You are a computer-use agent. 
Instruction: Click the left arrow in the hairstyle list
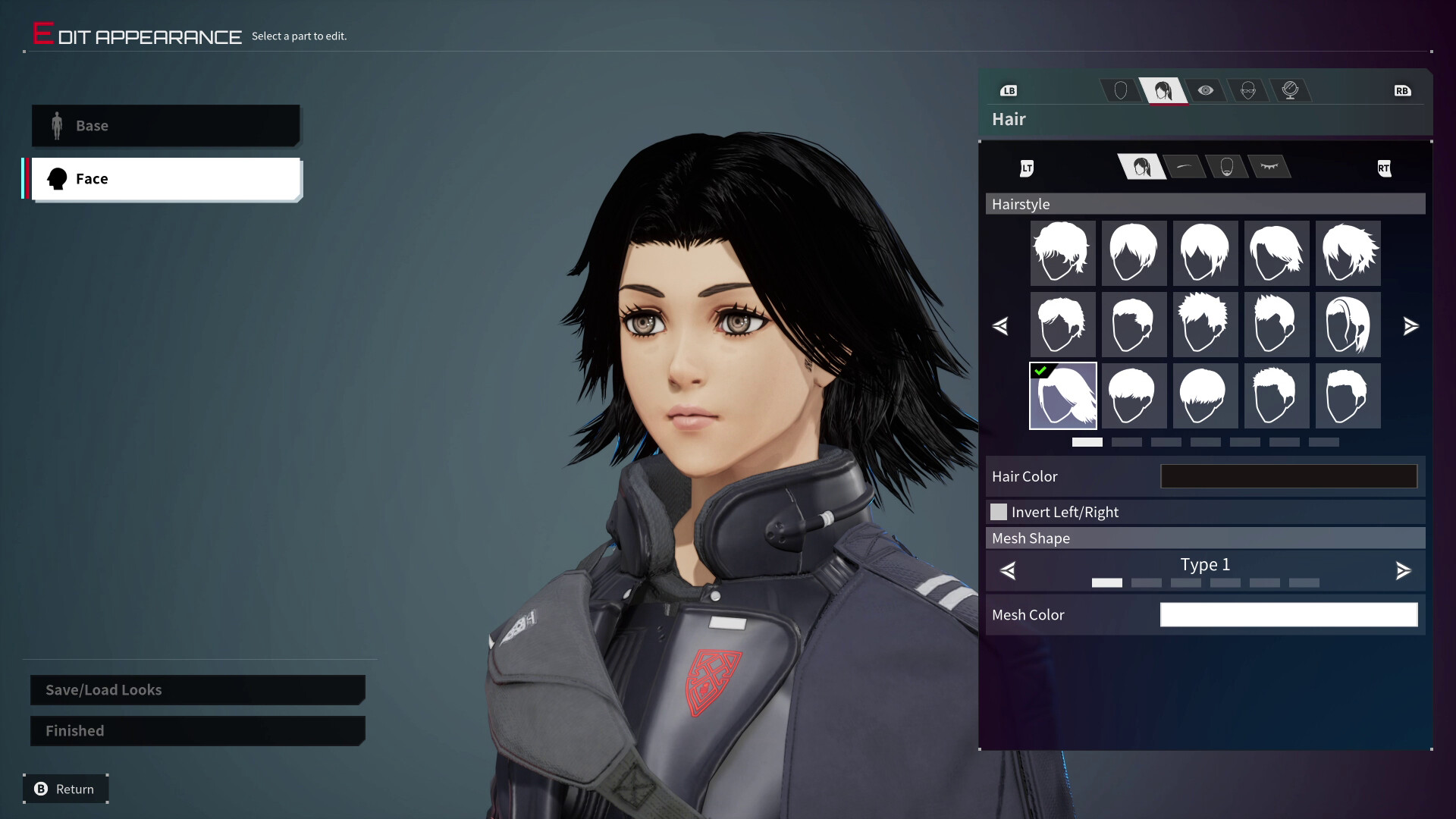tap(1001, 326)
